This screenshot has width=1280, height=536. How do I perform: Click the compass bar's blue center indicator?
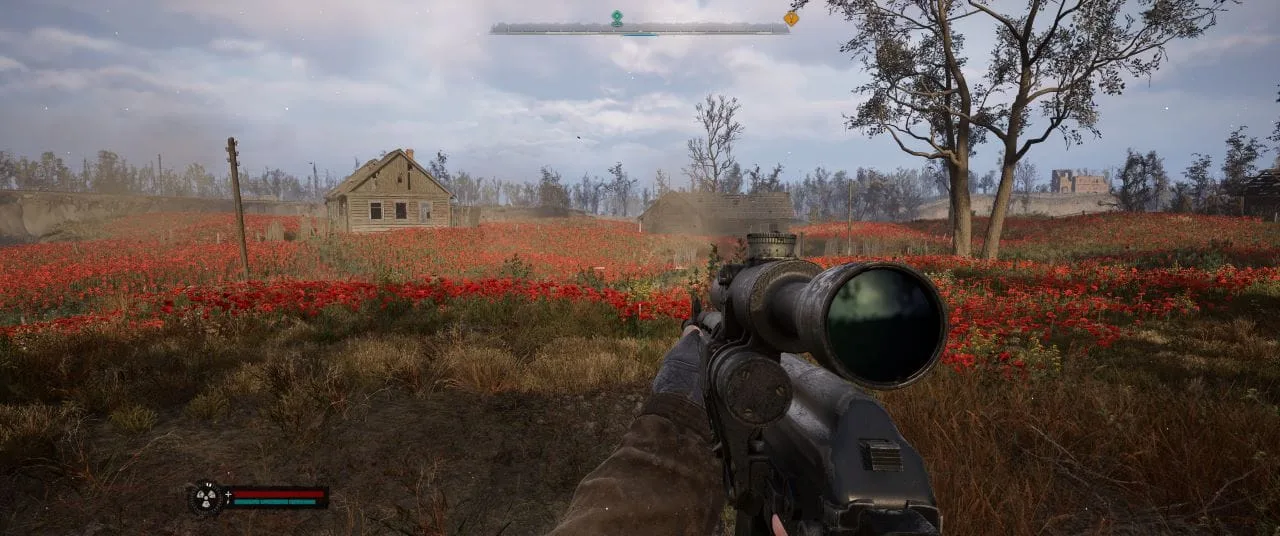(x=639, y=34)
